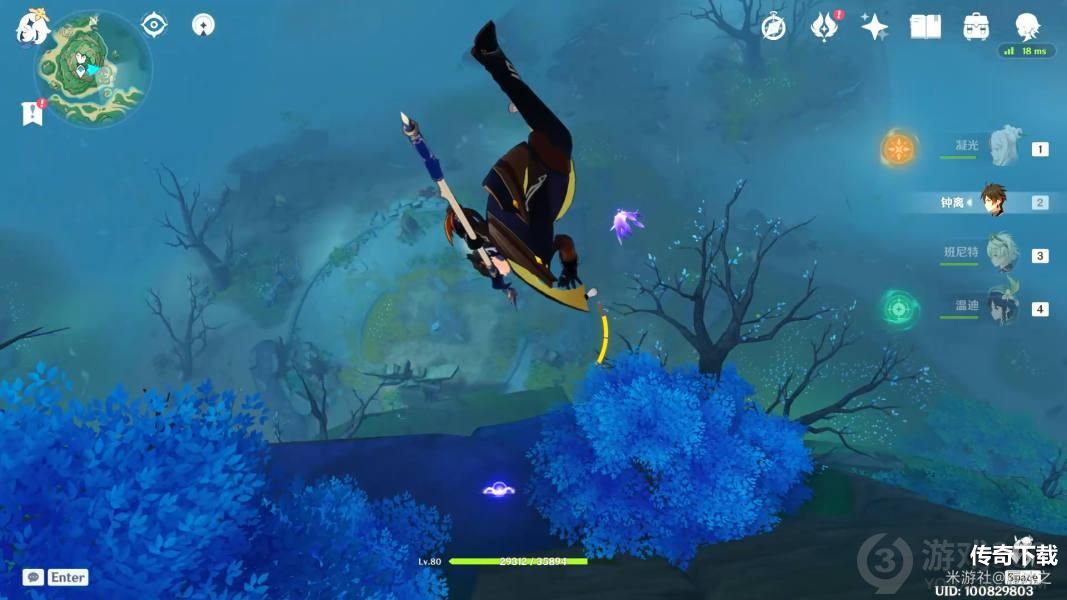Activate 温迪's green elemental burst icon
This screenshot has height=600, width=1067.
(x=899, y=309)
